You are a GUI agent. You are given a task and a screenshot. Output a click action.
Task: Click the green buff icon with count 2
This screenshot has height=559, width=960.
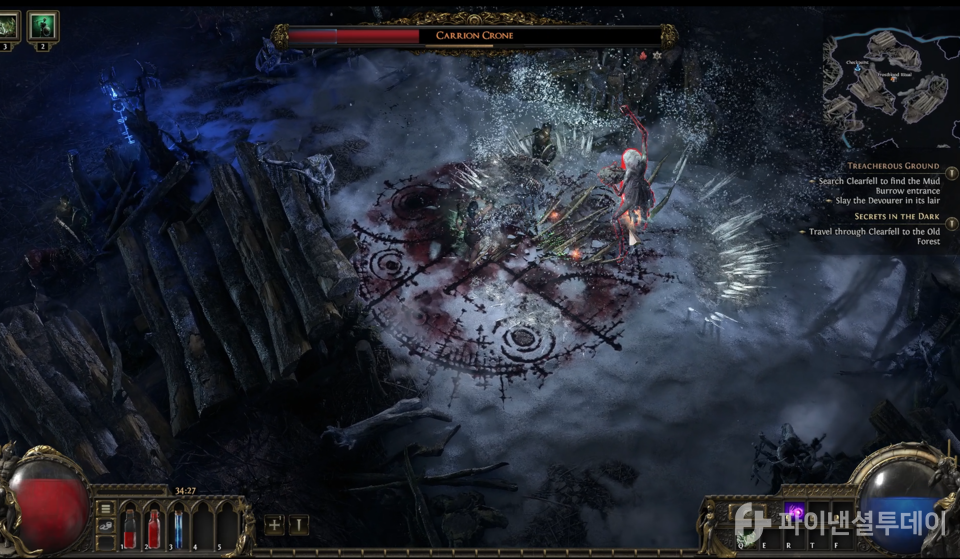click(x=43, y=26)
